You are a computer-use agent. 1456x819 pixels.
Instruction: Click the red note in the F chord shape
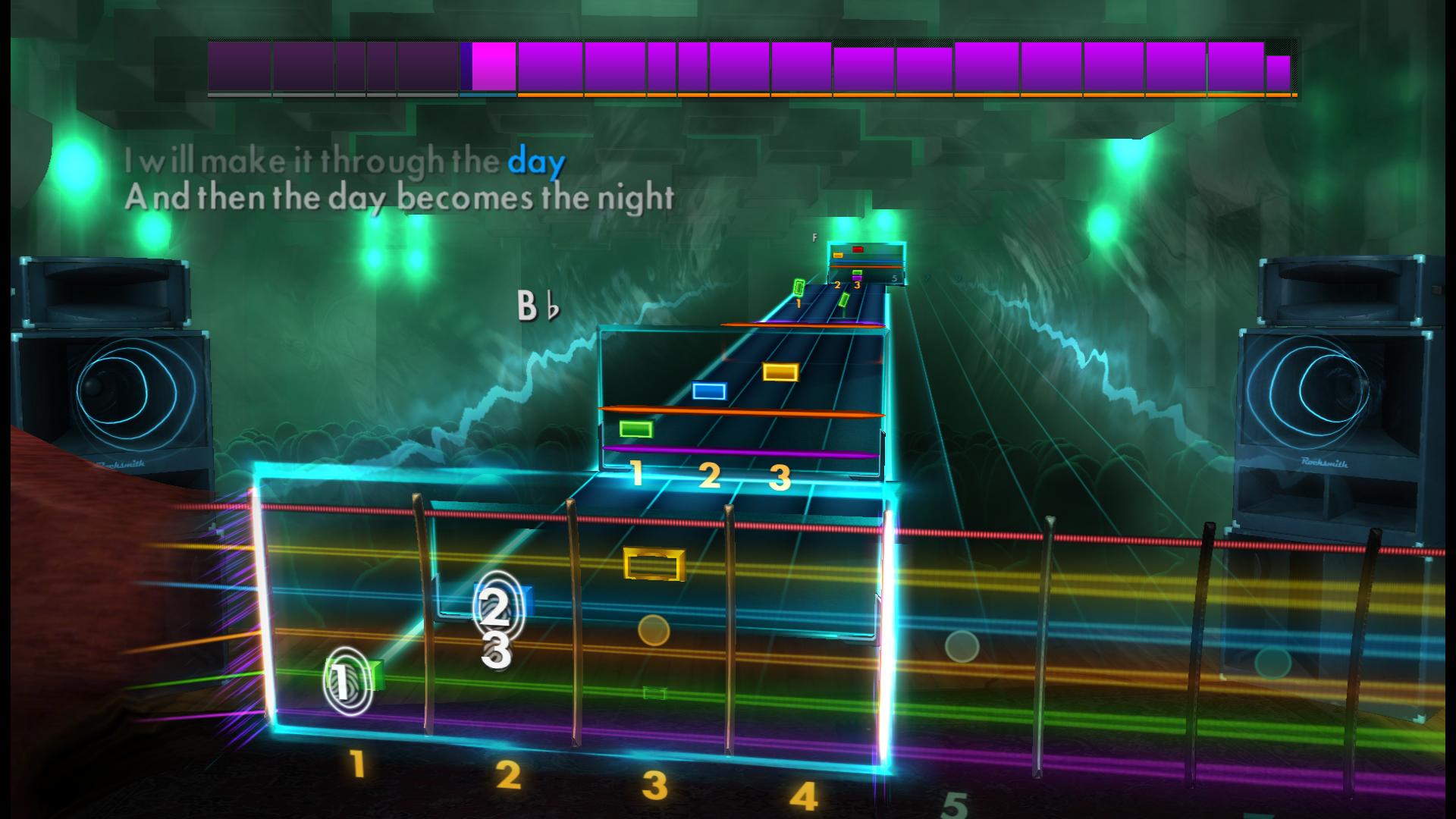(858, 249)
